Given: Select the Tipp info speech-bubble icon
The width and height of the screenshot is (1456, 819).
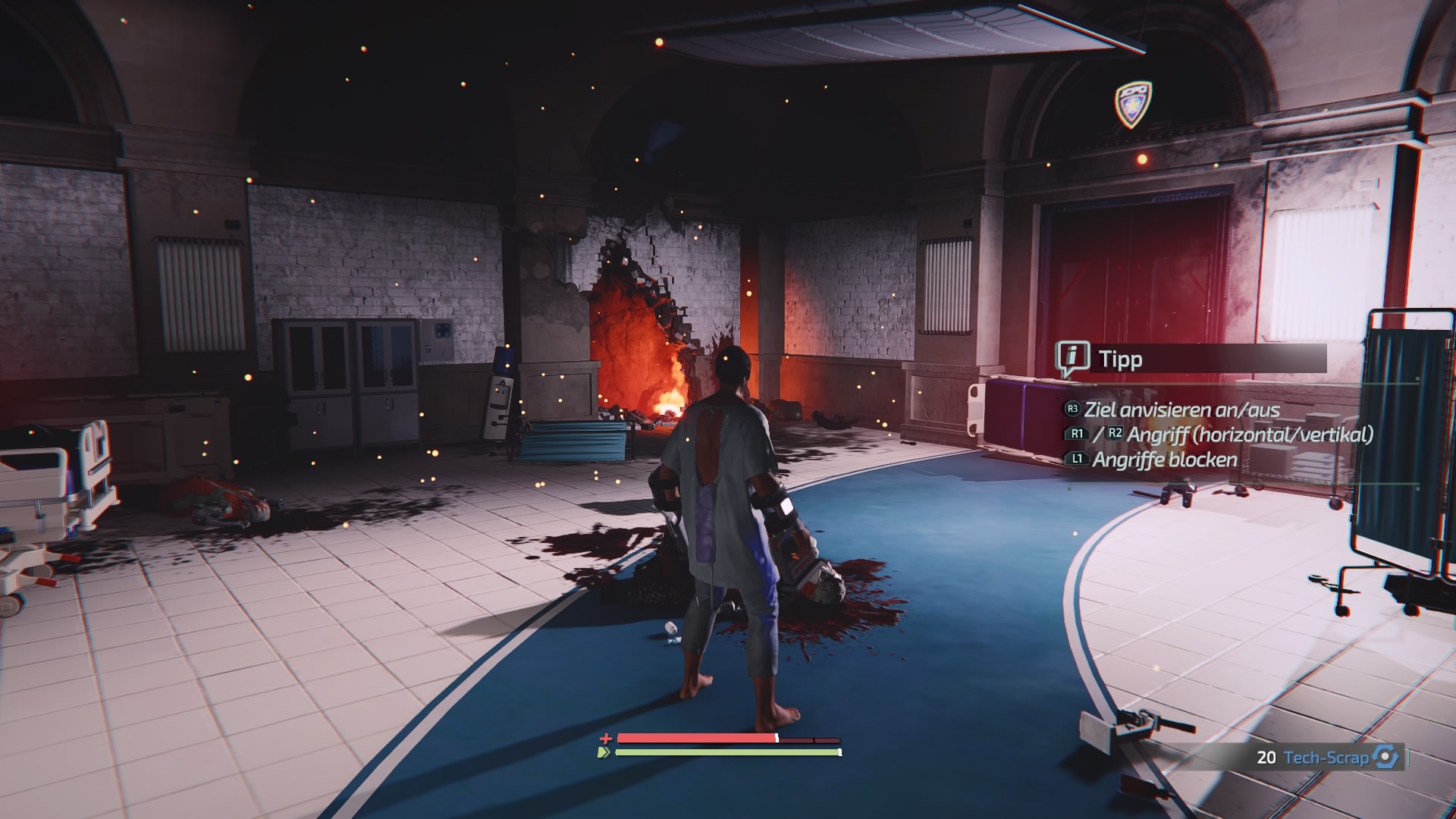Looking at the screenshot, I should pyautogui.click(x=1072, y=358).
